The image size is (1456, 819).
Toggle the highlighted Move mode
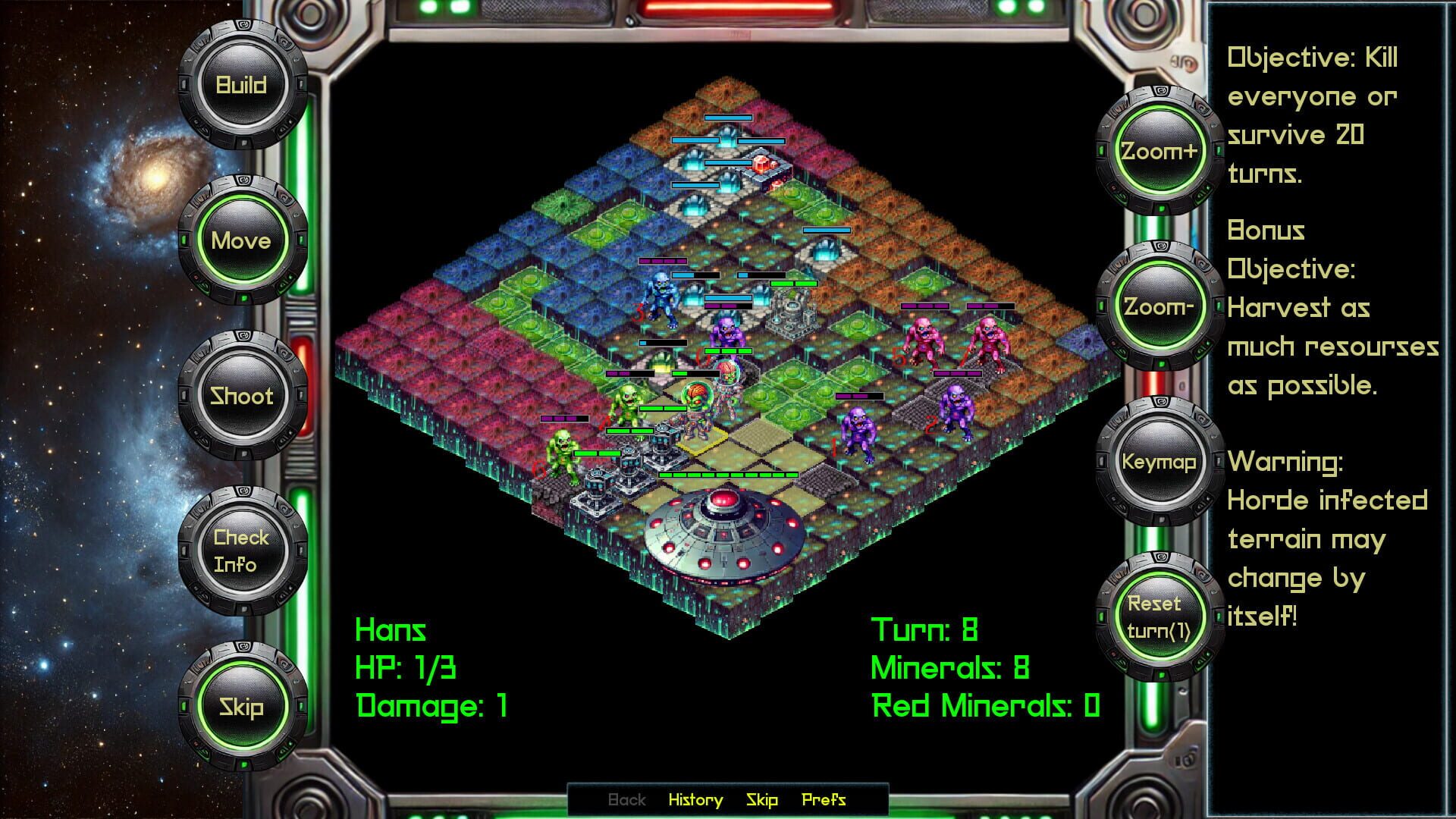(243, 240)
